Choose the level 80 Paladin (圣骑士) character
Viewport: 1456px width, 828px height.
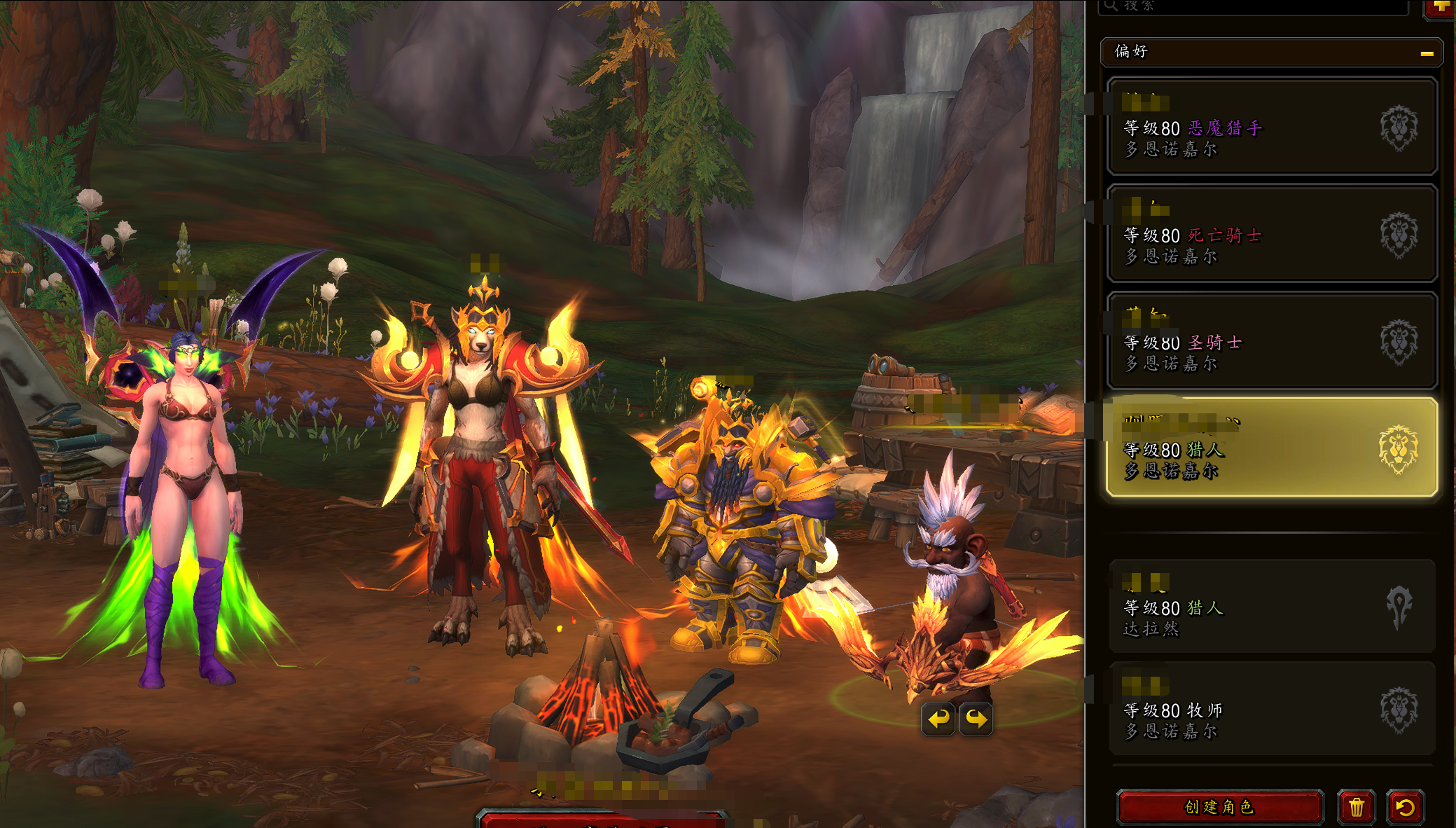tap(1271, 342)
